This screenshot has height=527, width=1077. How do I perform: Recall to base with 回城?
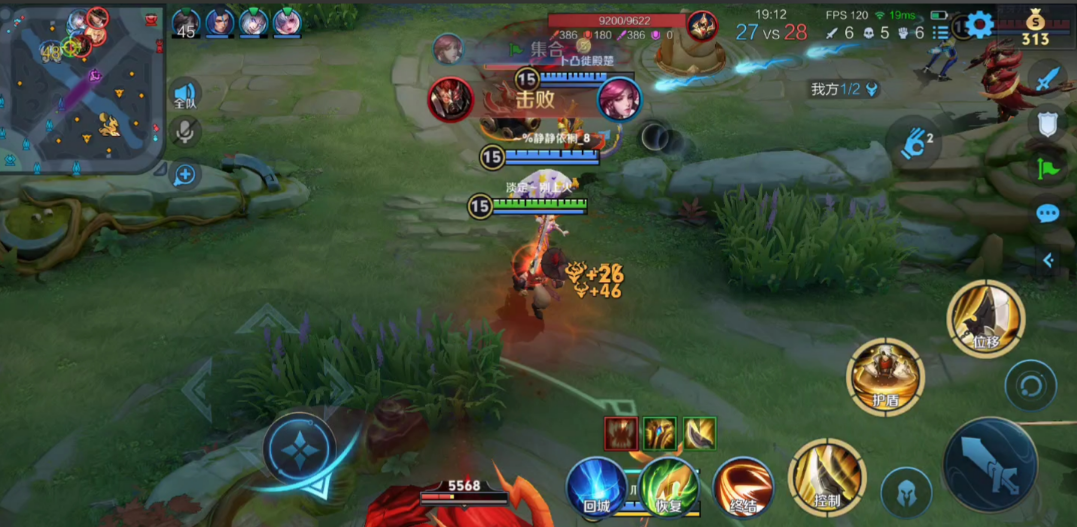(x=597, y=487)
